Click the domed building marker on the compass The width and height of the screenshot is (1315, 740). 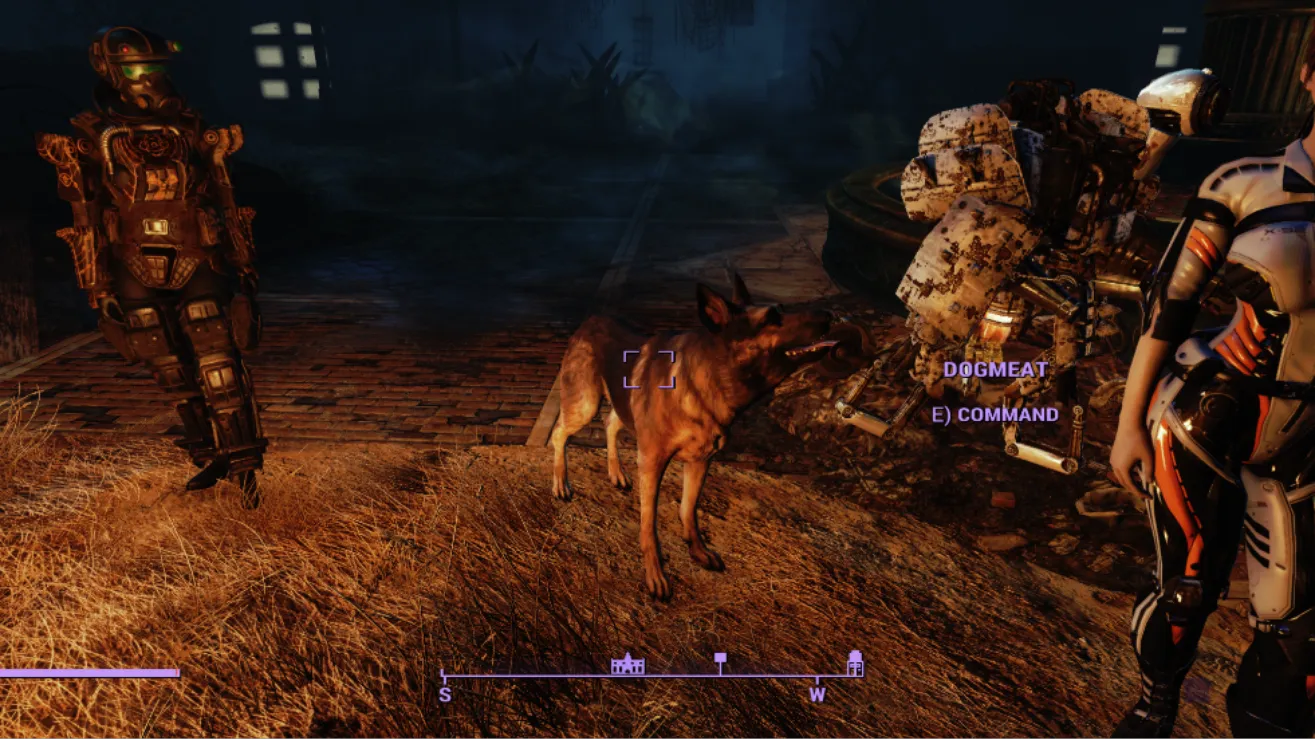(x=627, y=664)
